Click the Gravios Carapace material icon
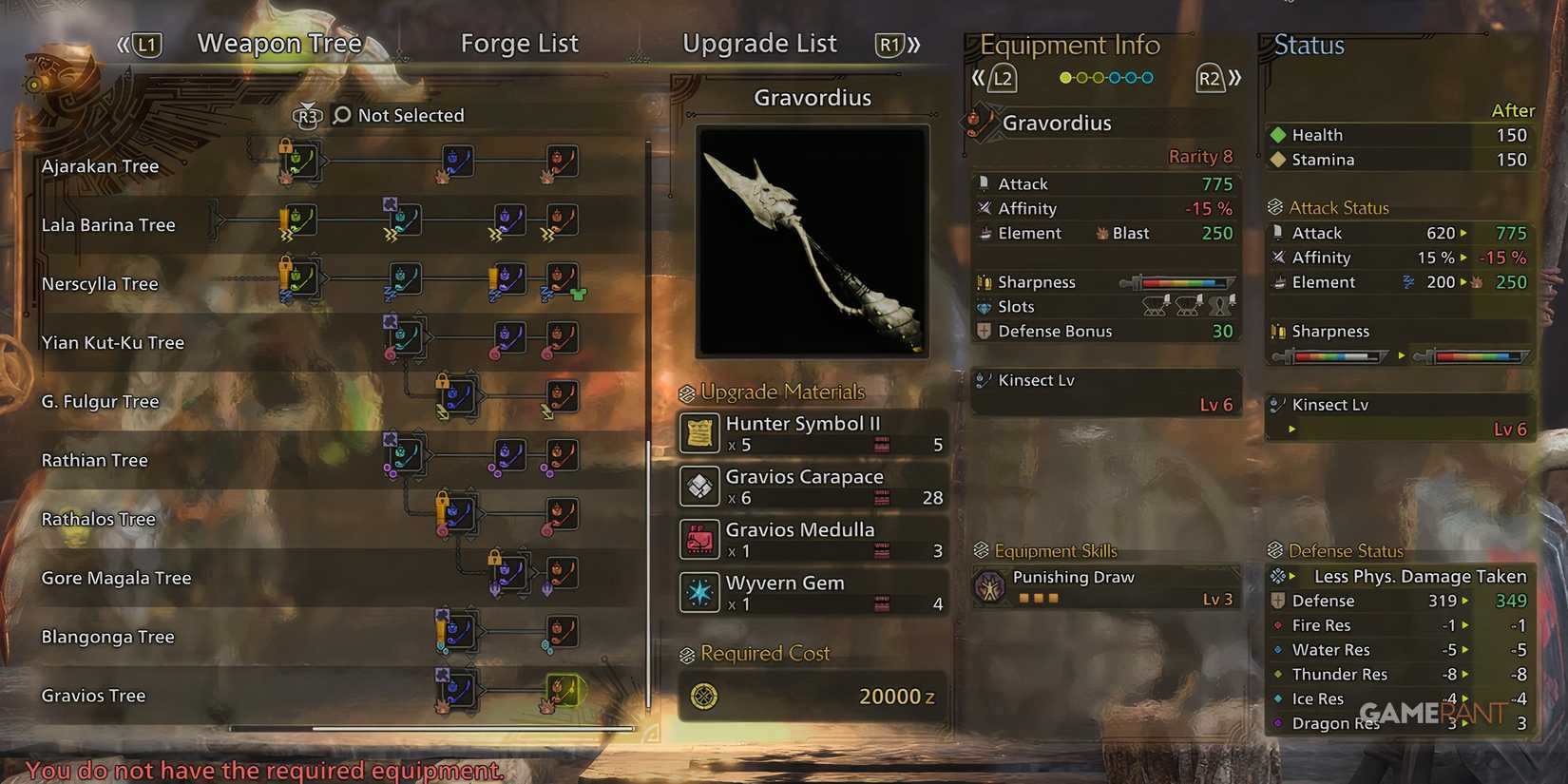Viewport: 1568px width, 784px height. point(699,486)
